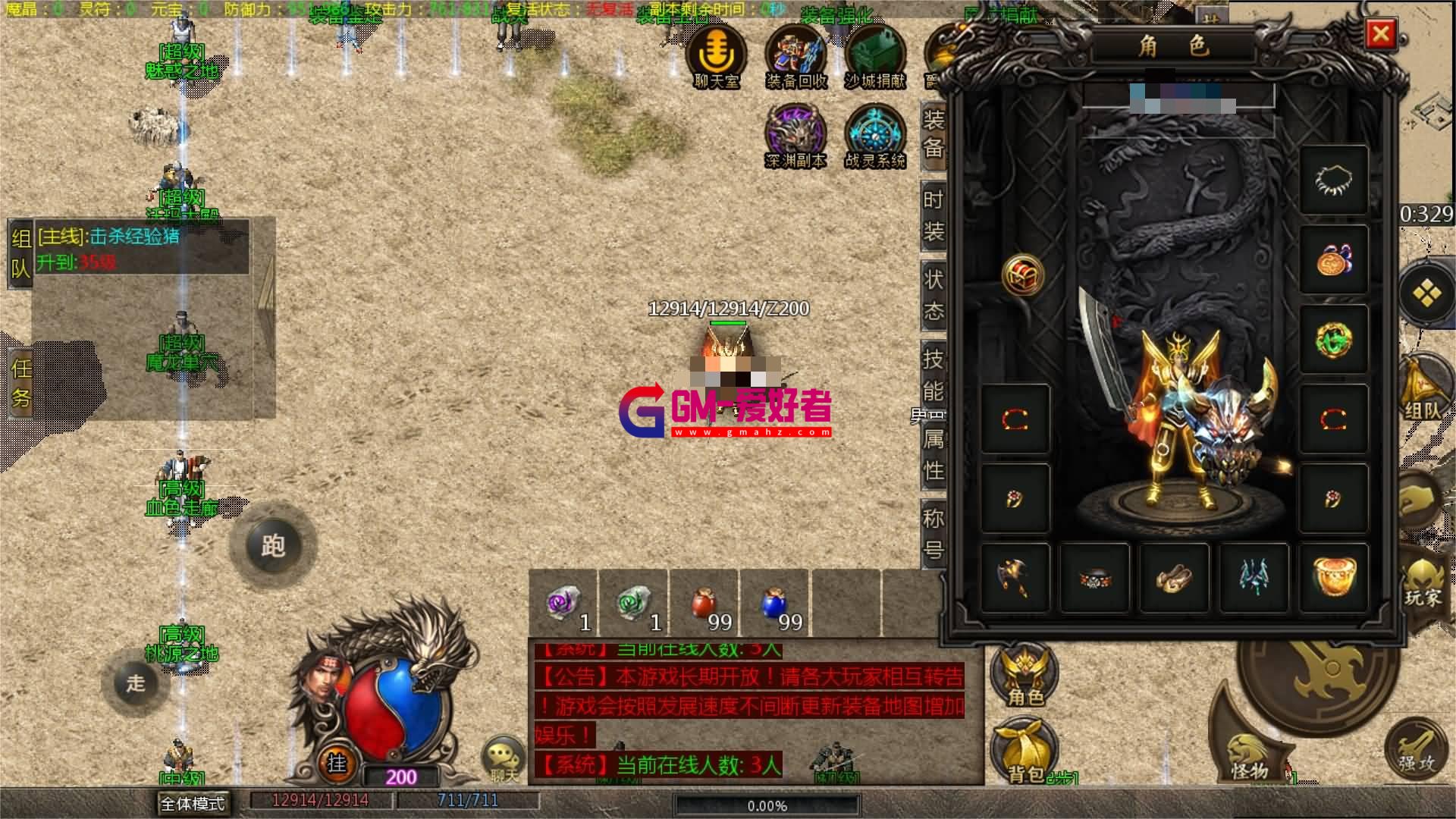Switch to the 时装 fashion tab
This screenshot has width=1456, height=819.
[x=934, y=215]
